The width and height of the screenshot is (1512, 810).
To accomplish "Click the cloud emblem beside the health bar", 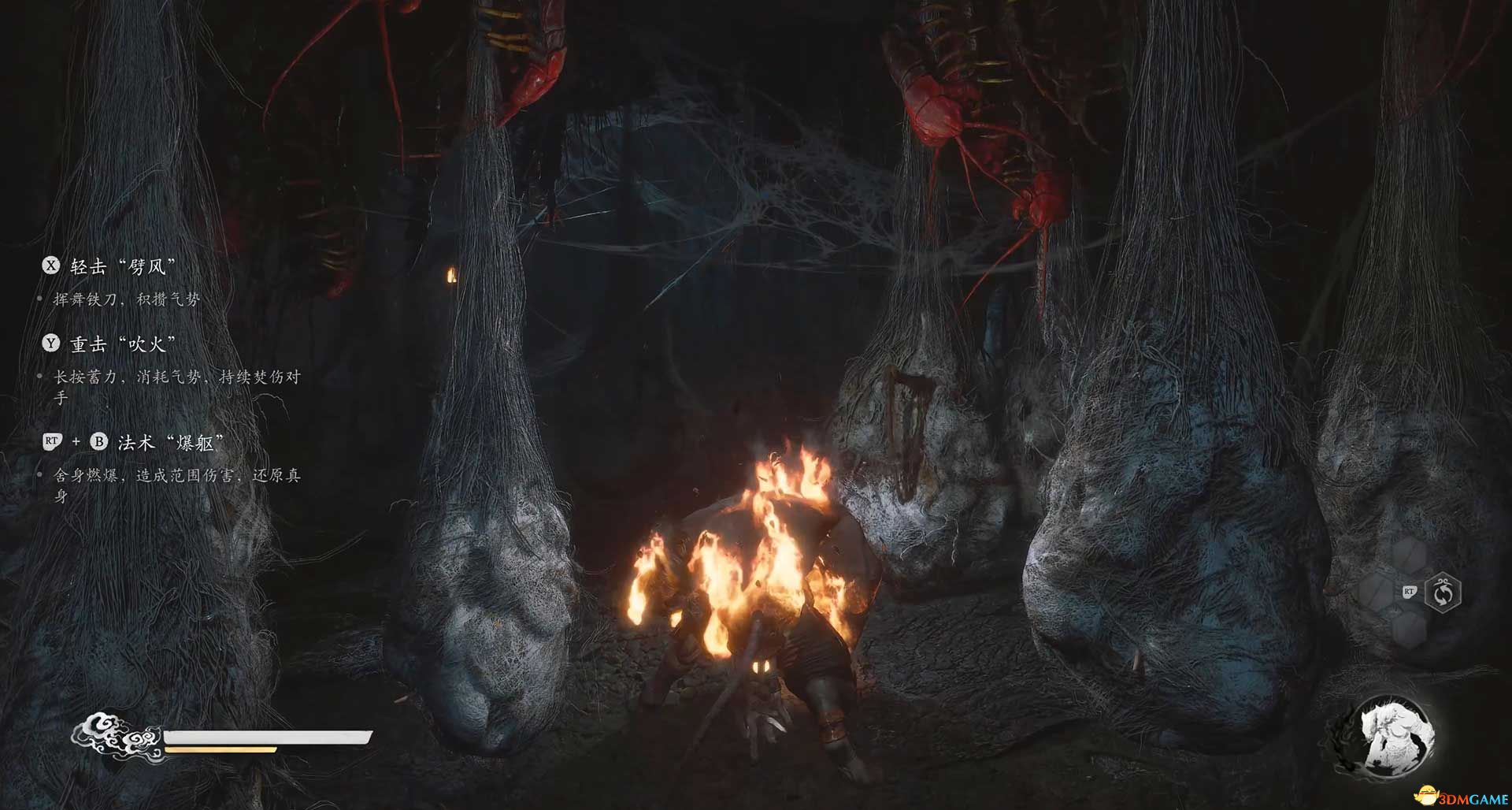I will tap(118, 738).
